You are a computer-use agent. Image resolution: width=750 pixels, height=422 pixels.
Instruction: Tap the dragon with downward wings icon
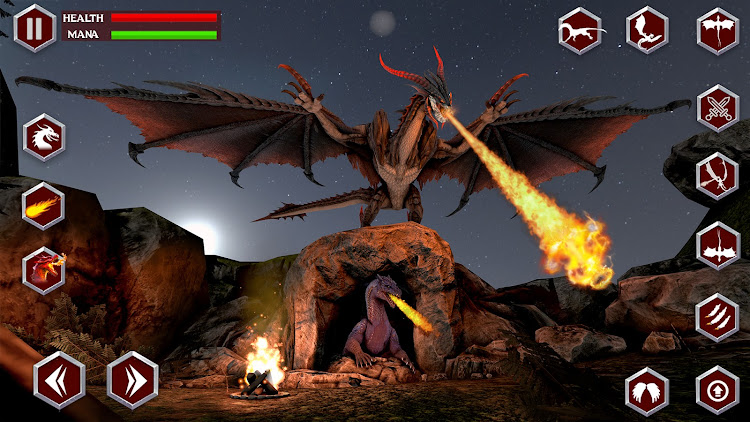pos(718,244)
